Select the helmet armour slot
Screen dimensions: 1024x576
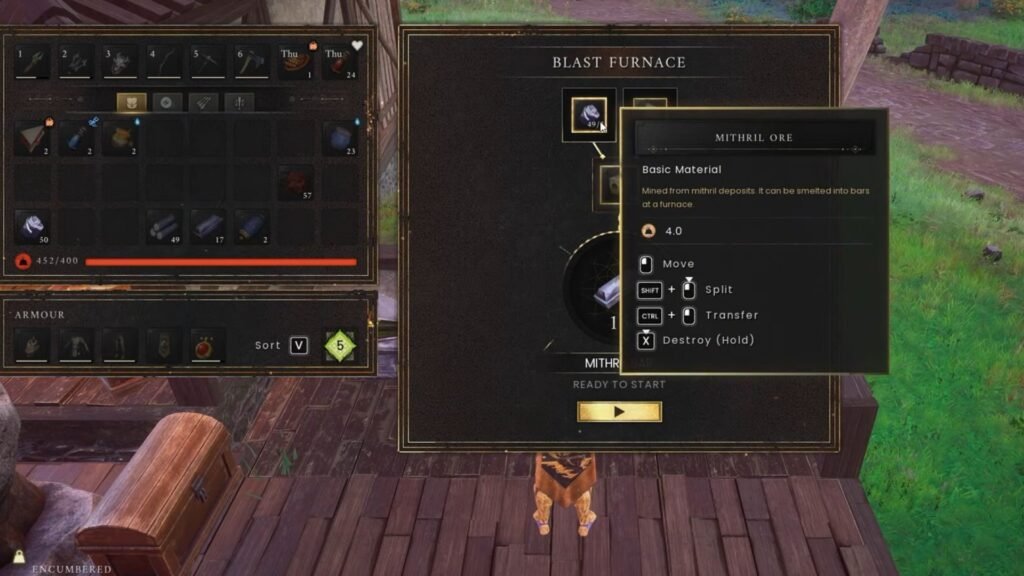point(33,346)
